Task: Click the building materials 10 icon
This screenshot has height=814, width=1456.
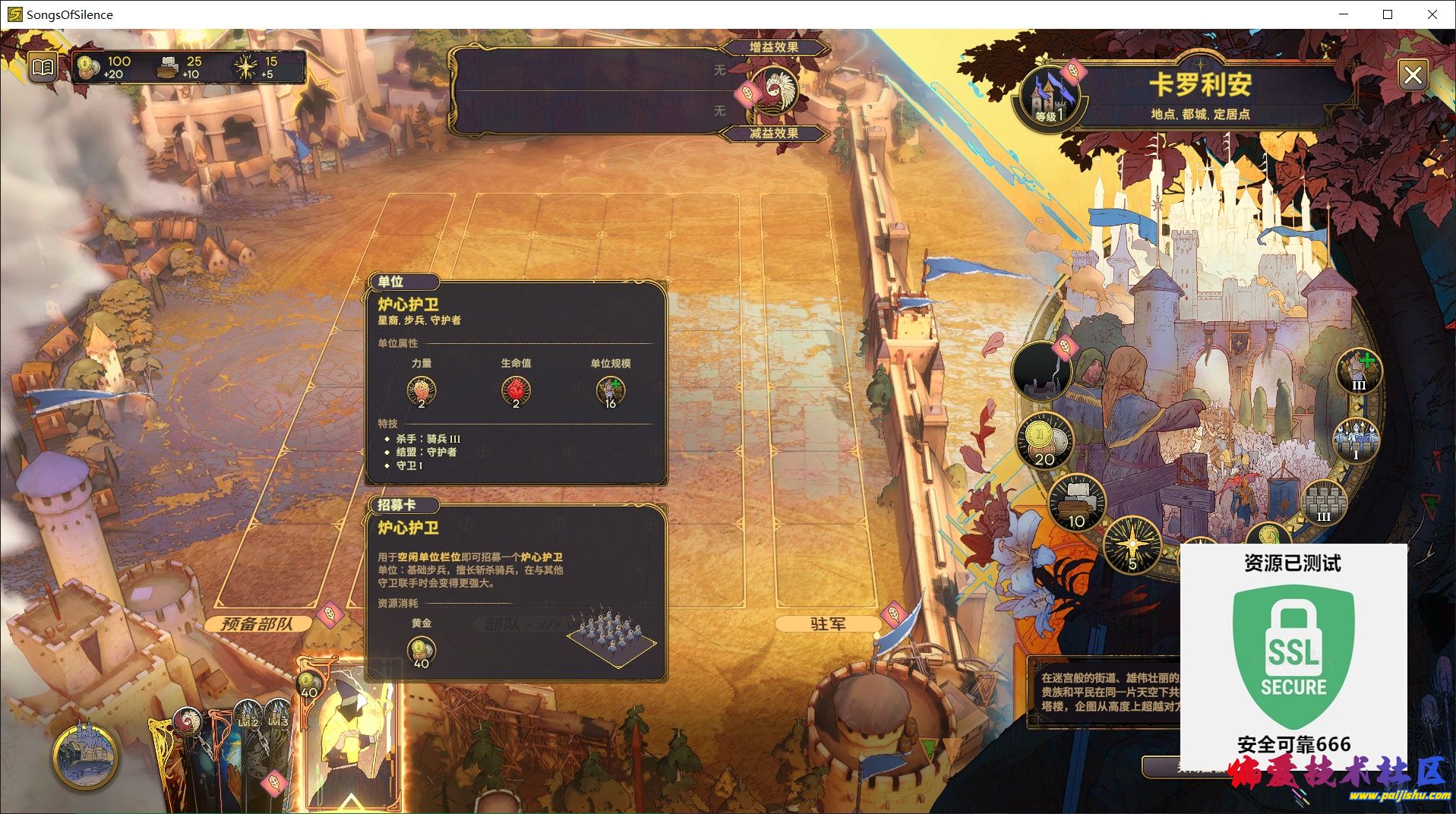Action: point(1076,502)
